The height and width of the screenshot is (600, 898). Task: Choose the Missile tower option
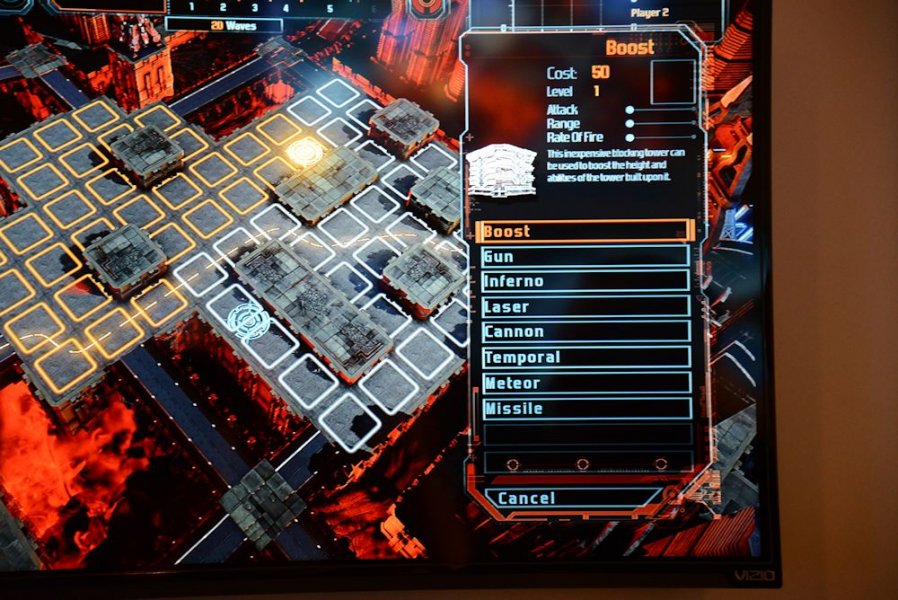point(585,408)
